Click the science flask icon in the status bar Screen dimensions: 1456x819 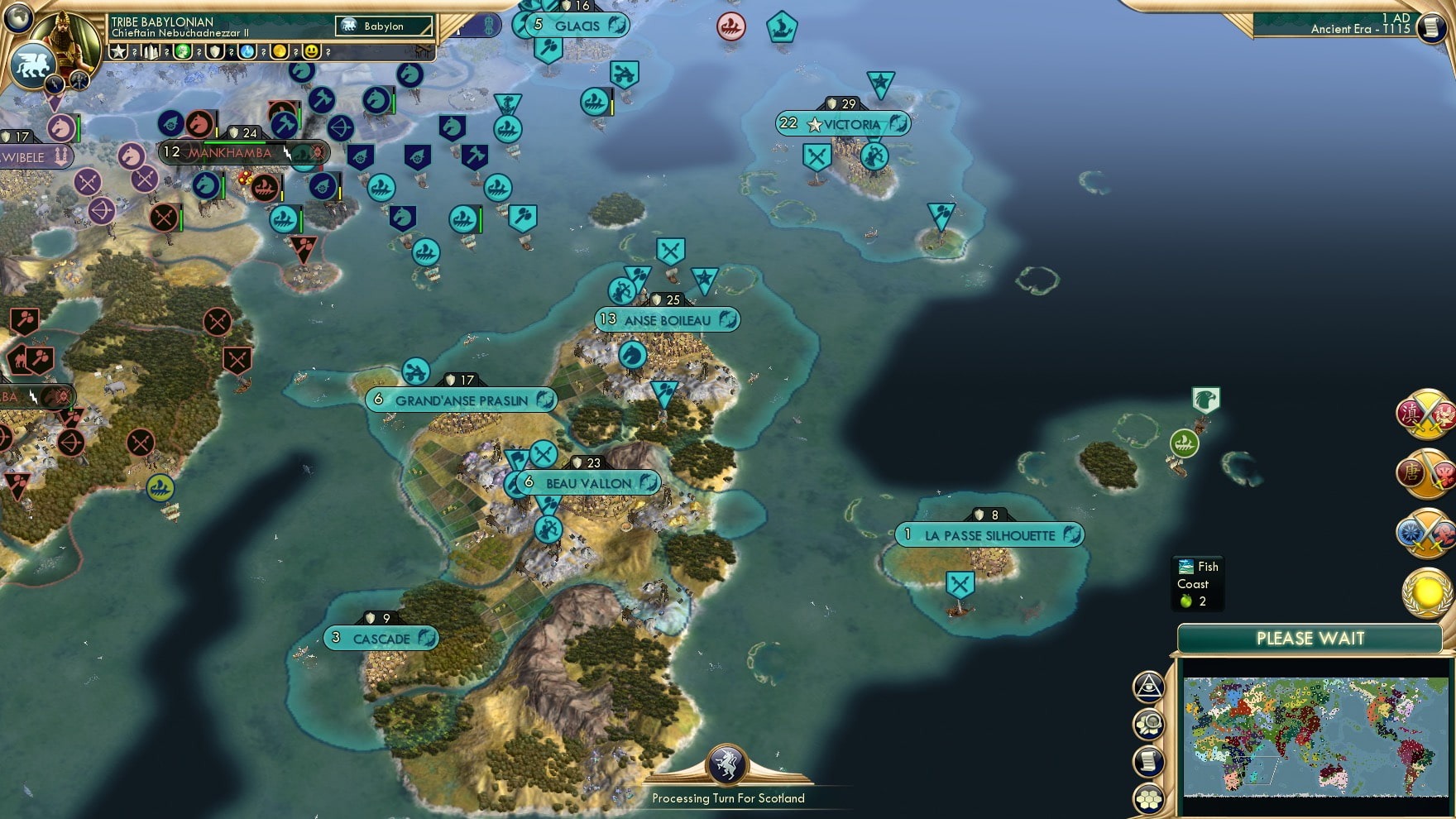(246, 52)
